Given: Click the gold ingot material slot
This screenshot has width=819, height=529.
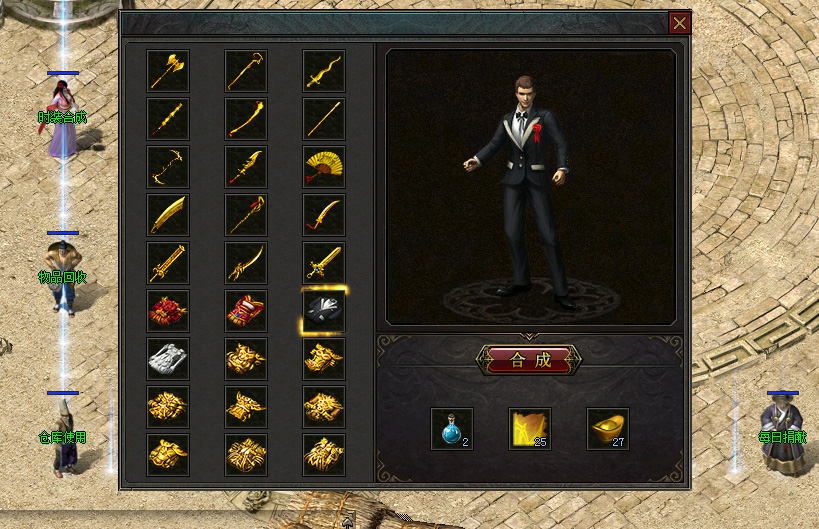Looking at the screenshot, I should 608,429.
